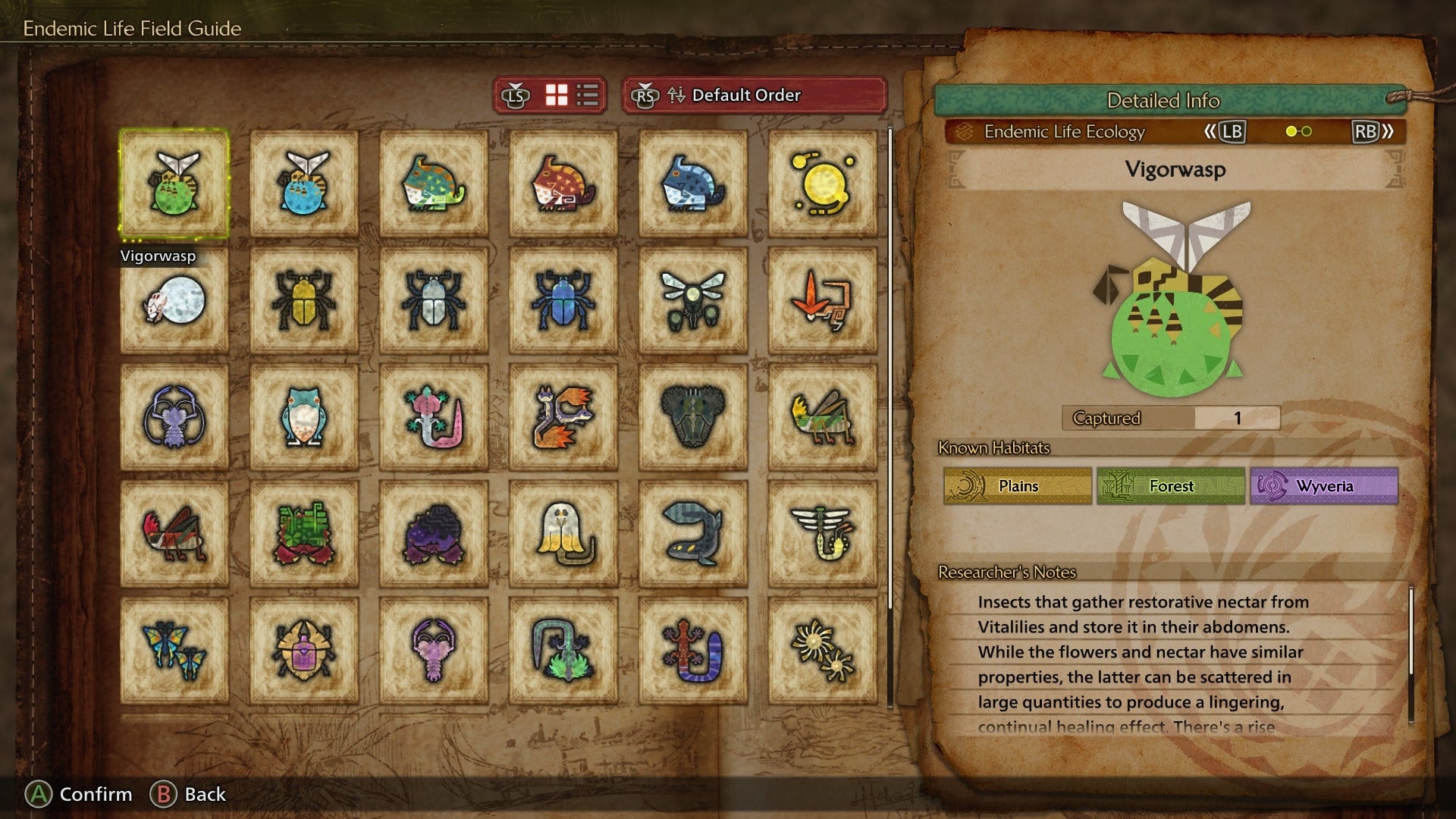Select the Wyveria habitat tag
The image size is (1456, 819).
1324,486
